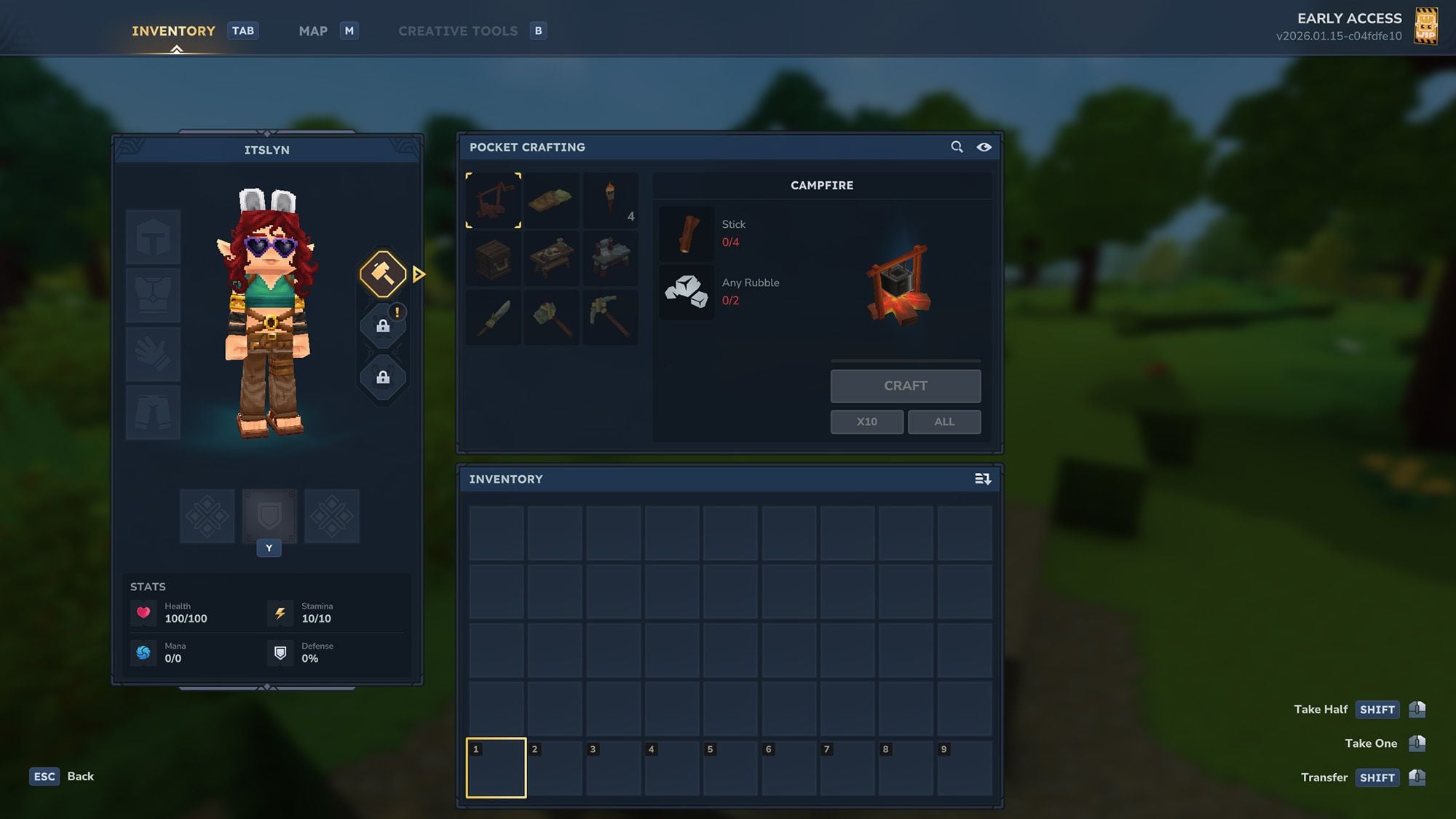Select the Knife recipe in Pocket Crafting
This screenshot has width=1456, height=819.
(493, 317)
